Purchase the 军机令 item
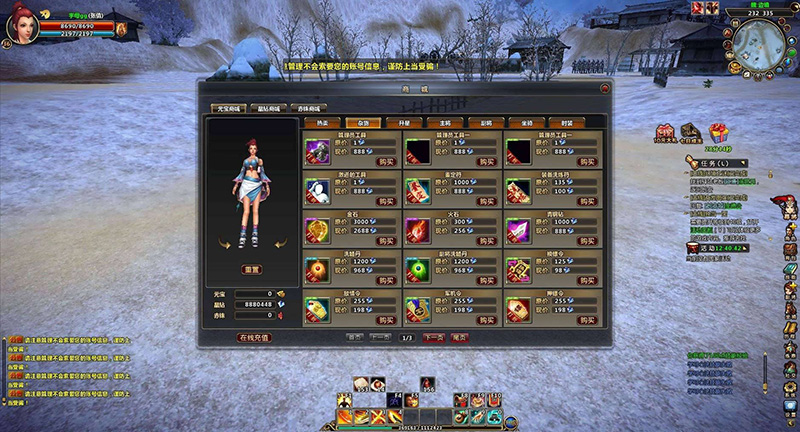Image resolution: width=800 pixels, height=432 pixels. [x=487, y=320]
